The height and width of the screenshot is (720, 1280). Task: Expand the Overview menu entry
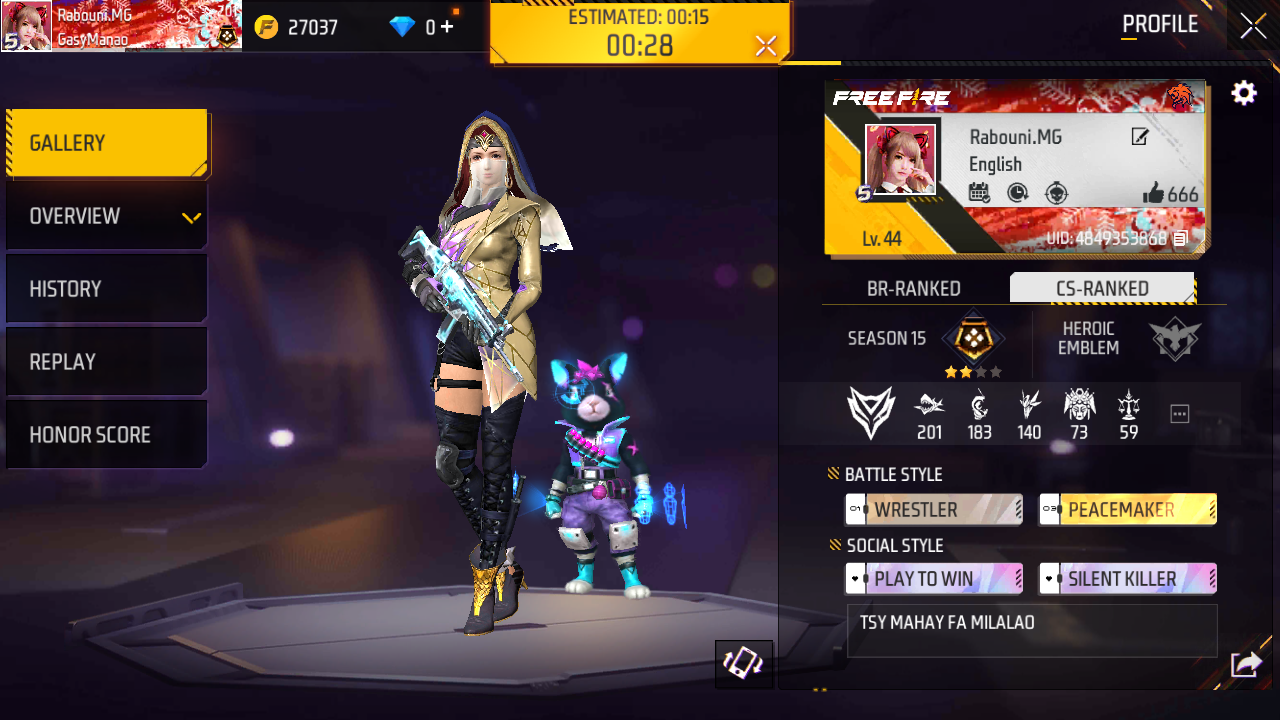(x=107, y=216)
